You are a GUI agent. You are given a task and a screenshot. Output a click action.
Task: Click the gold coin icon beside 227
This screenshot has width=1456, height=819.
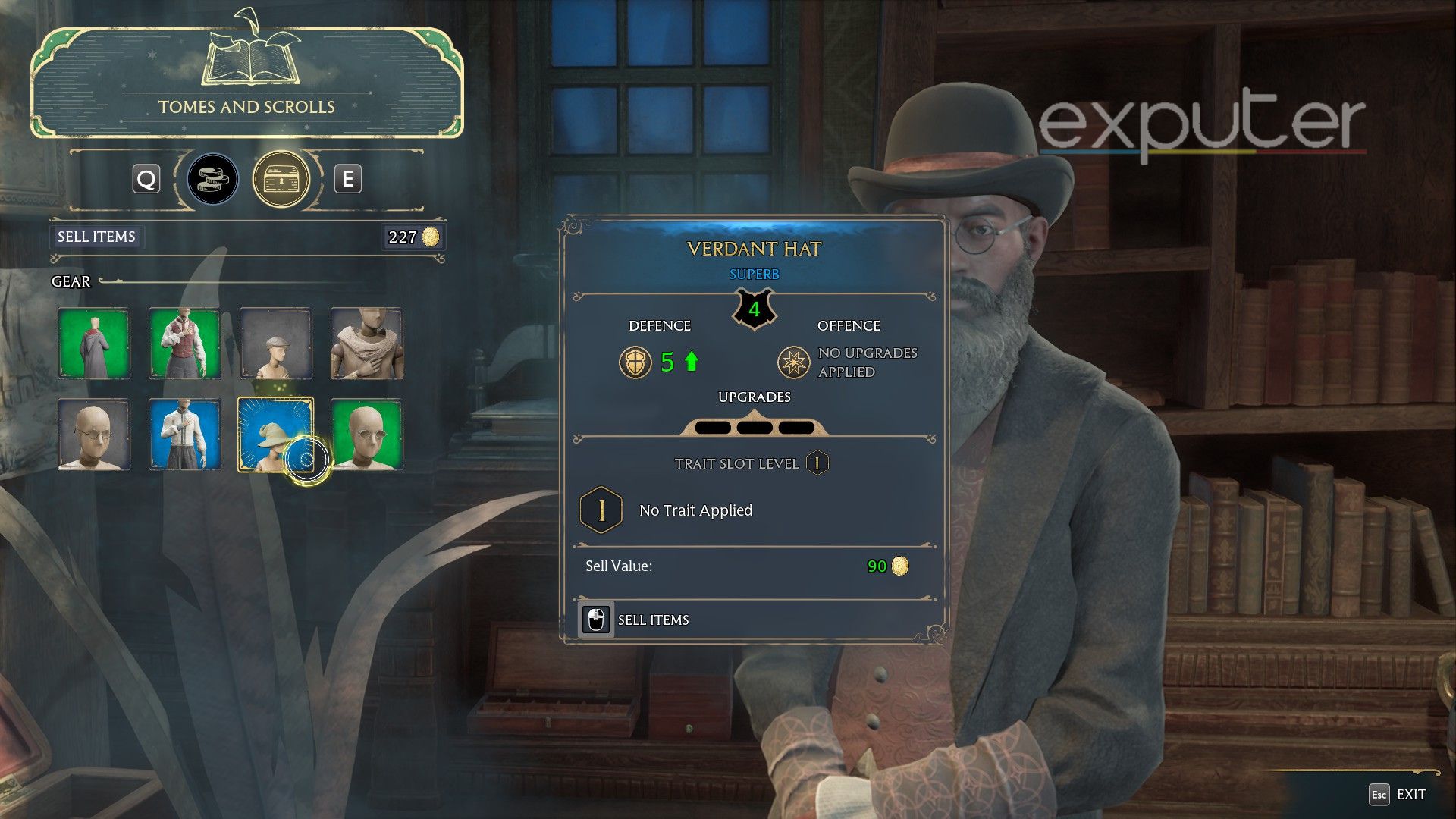(429, 237)
